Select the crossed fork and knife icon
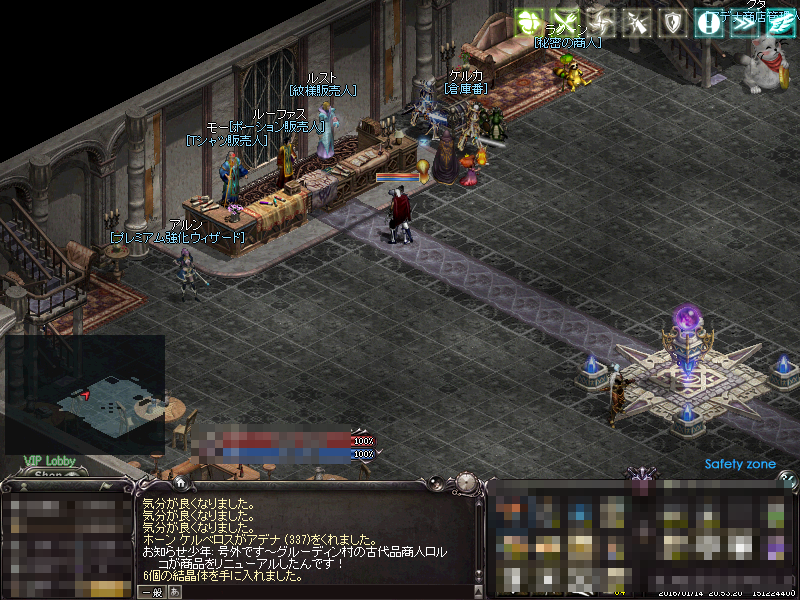Image resolution: width=800 pixels, height=600 pixels. 565,22
